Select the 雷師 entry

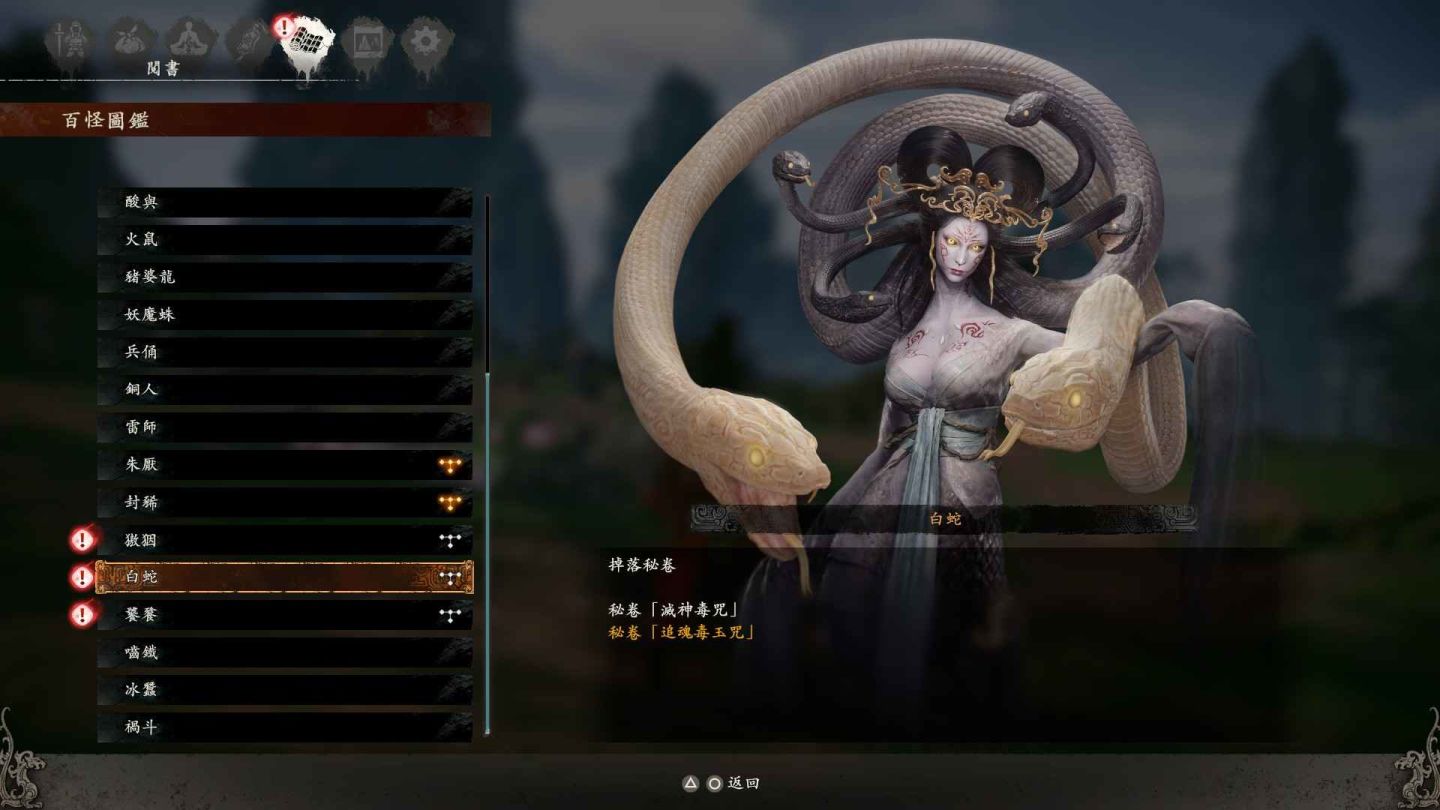[285, 427]
